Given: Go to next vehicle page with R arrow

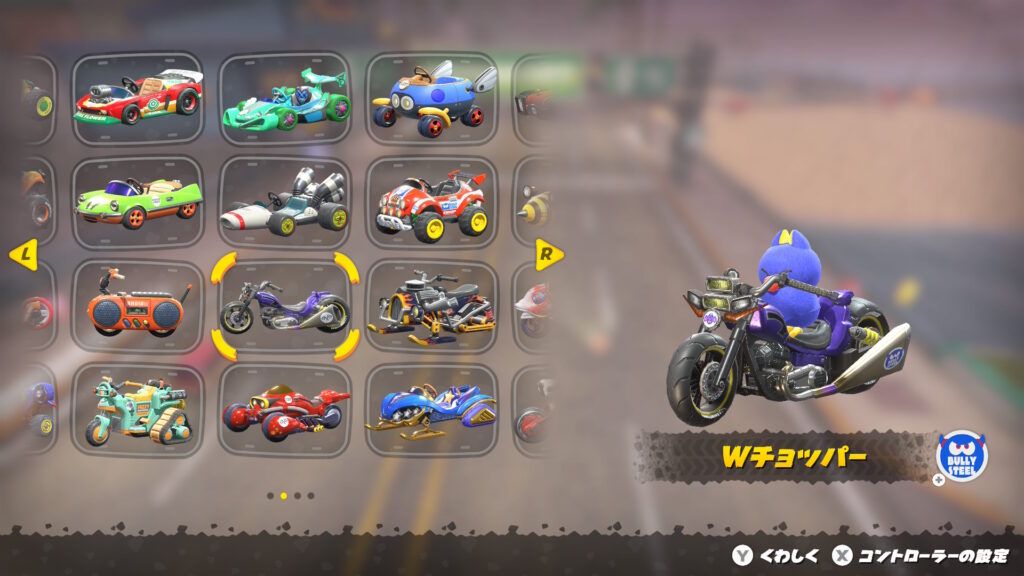Looking at the screenshot, I should (x=548, y=254).
